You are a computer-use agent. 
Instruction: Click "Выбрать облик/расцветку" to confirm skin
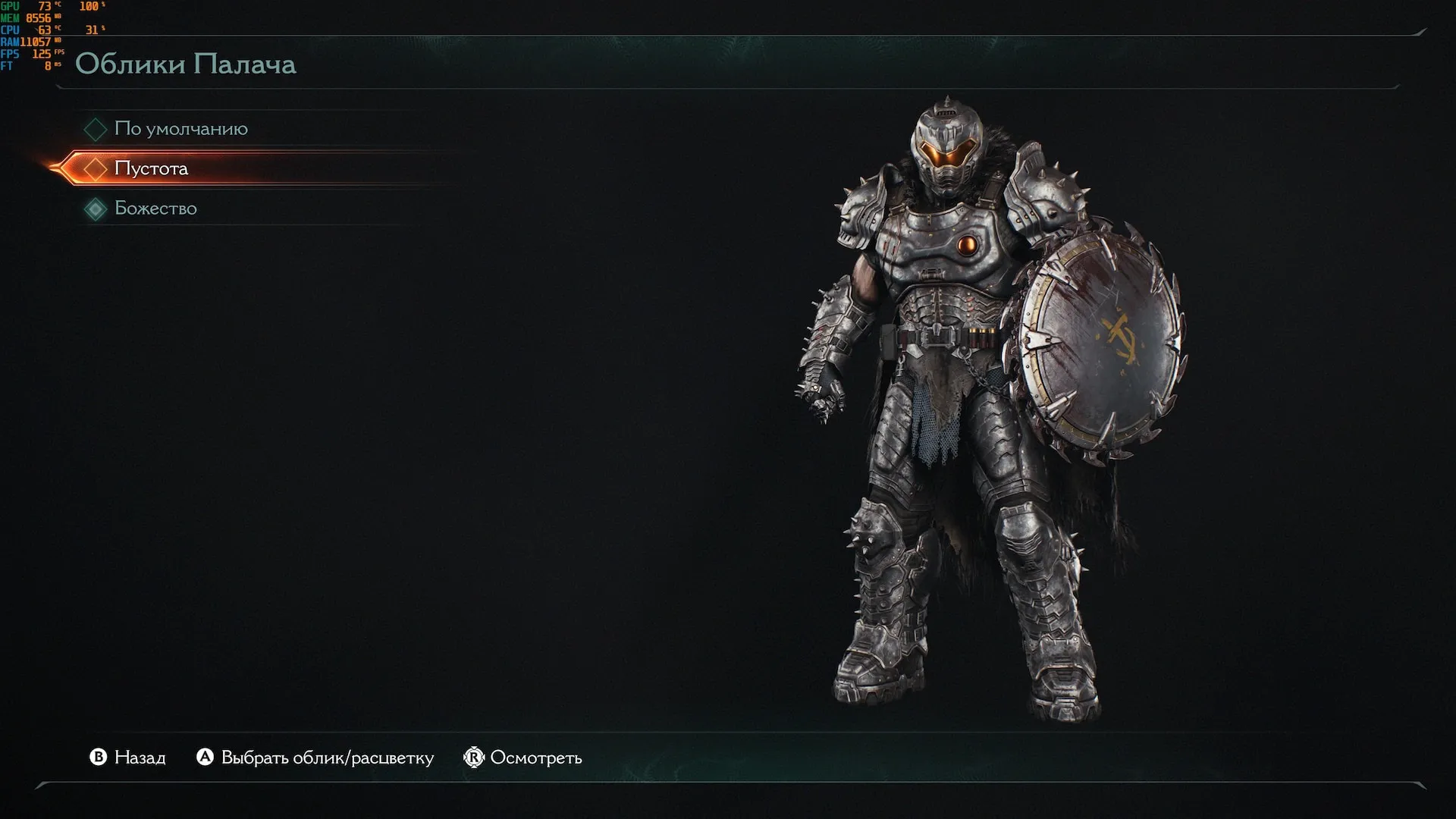point(315,758)
